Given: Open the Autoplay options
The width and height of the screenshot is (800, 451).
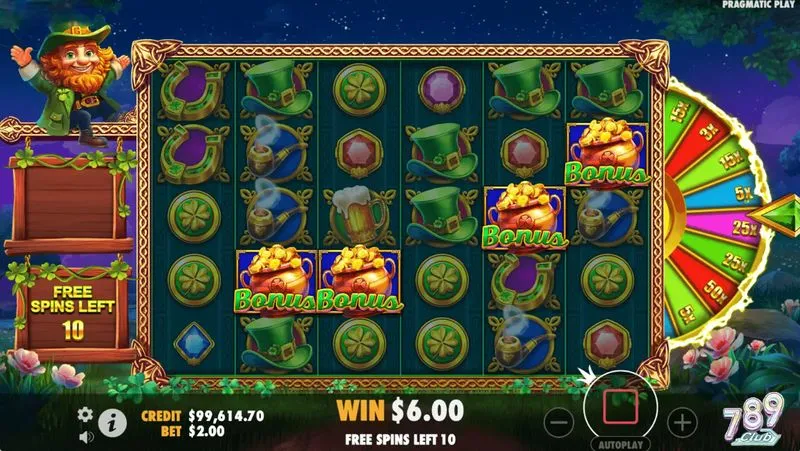Looking at the screenshot, I should (x=620, y=442).
